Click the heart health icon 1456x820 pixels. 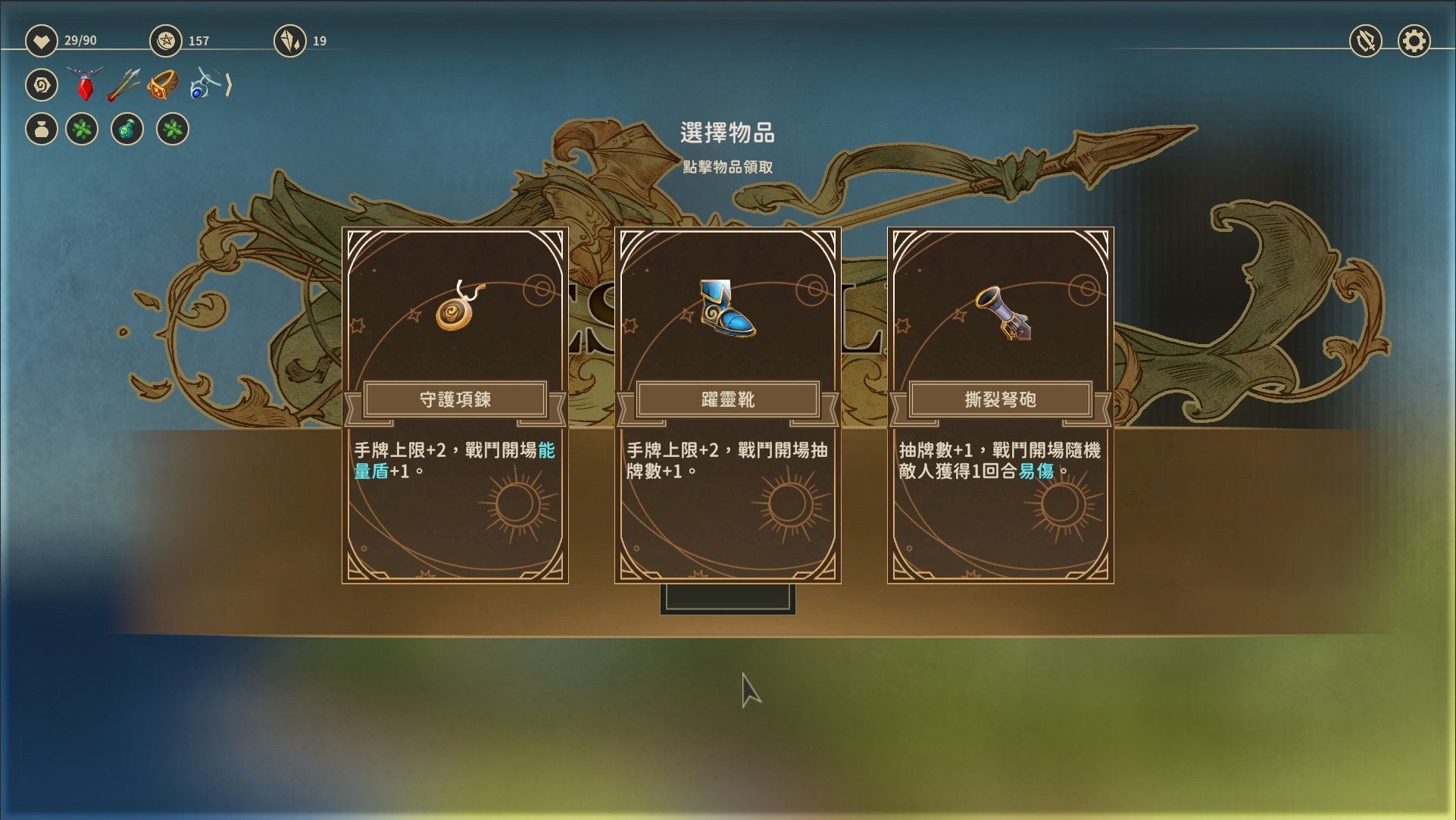42,41
